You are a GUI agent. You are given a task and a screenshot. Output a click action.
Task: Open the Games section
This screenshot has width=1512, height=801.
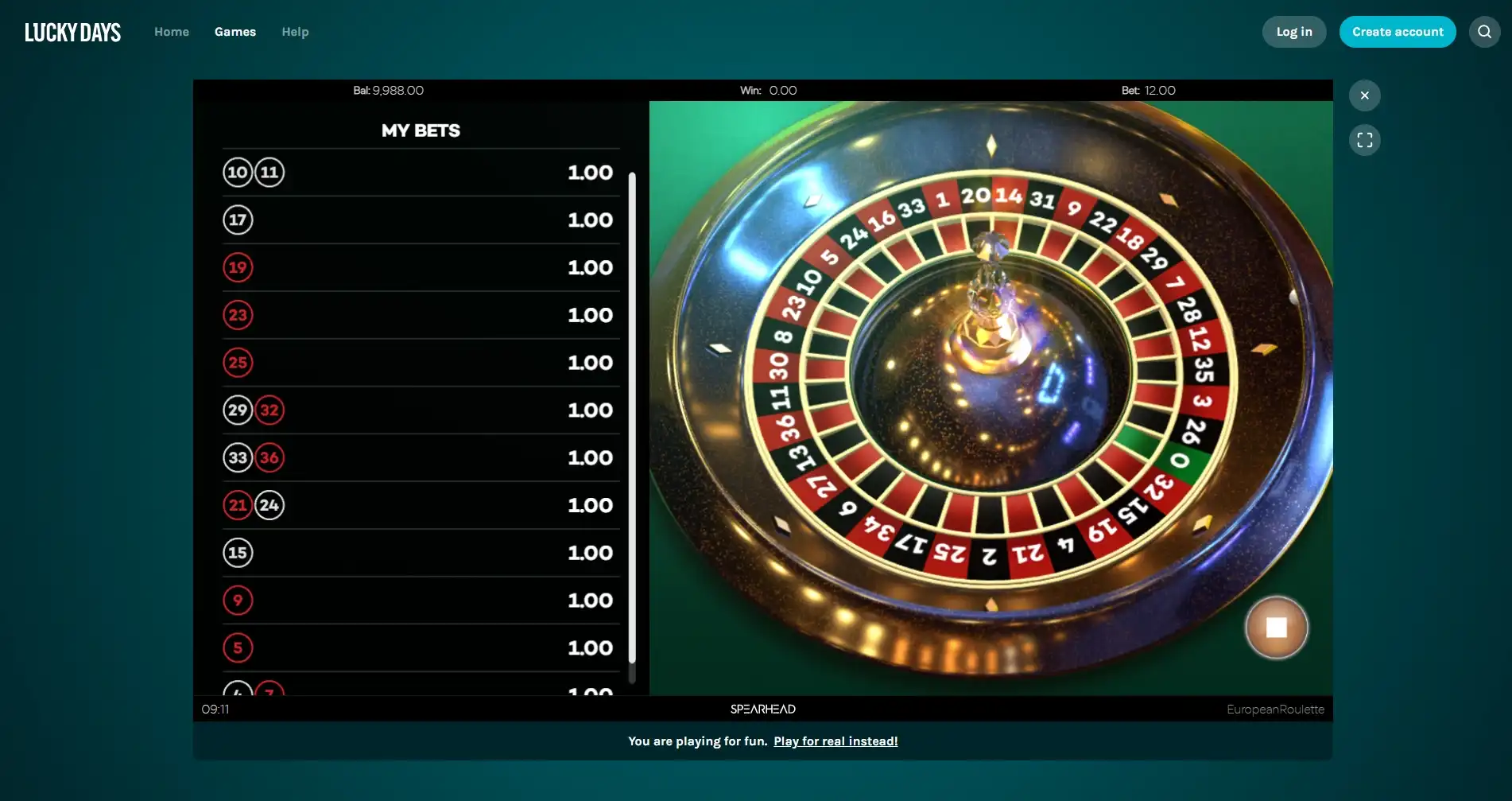click(x=235, y=32)
